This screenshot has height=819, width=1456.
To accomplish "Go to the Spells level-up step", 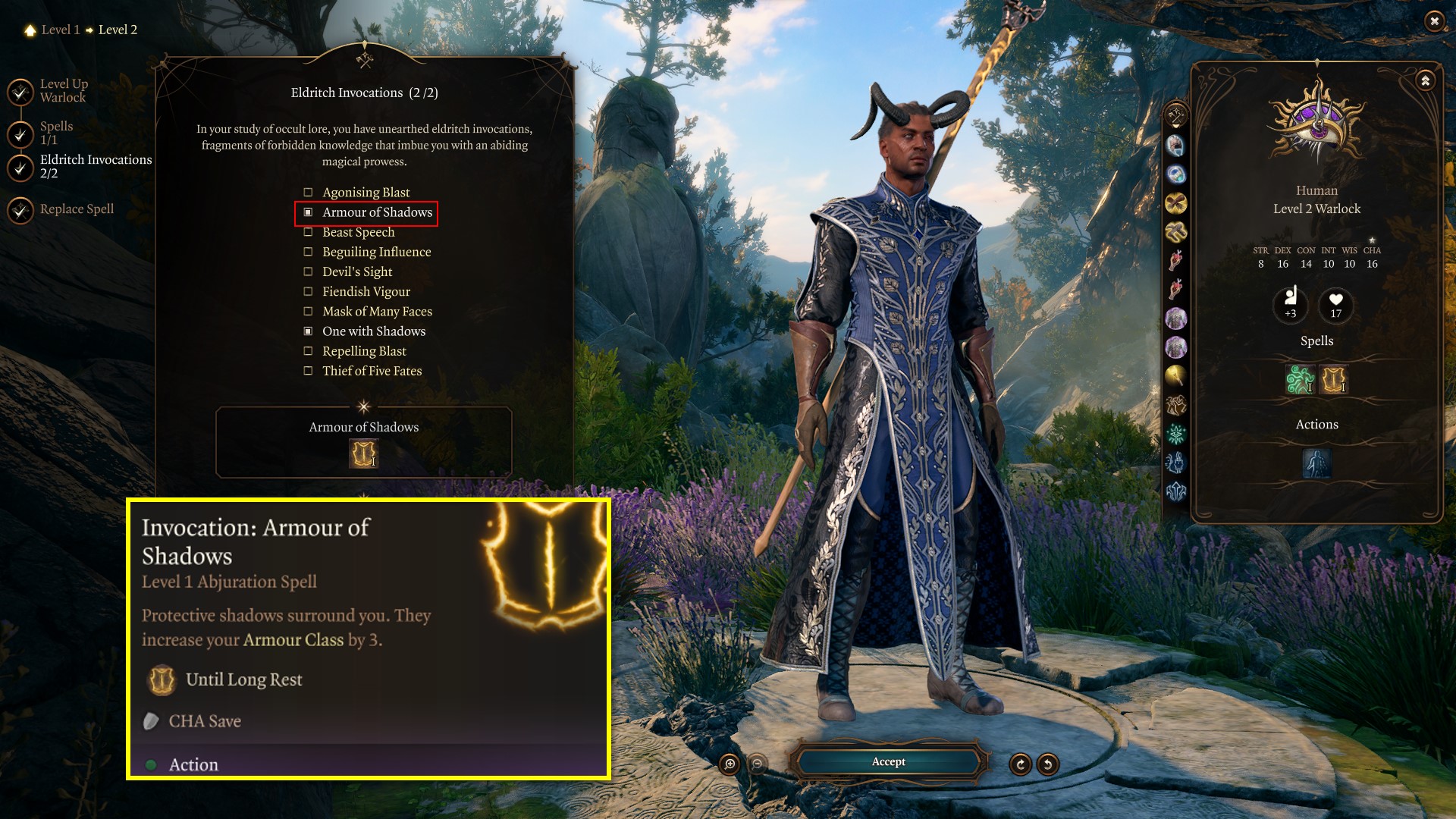I will 56,133.
